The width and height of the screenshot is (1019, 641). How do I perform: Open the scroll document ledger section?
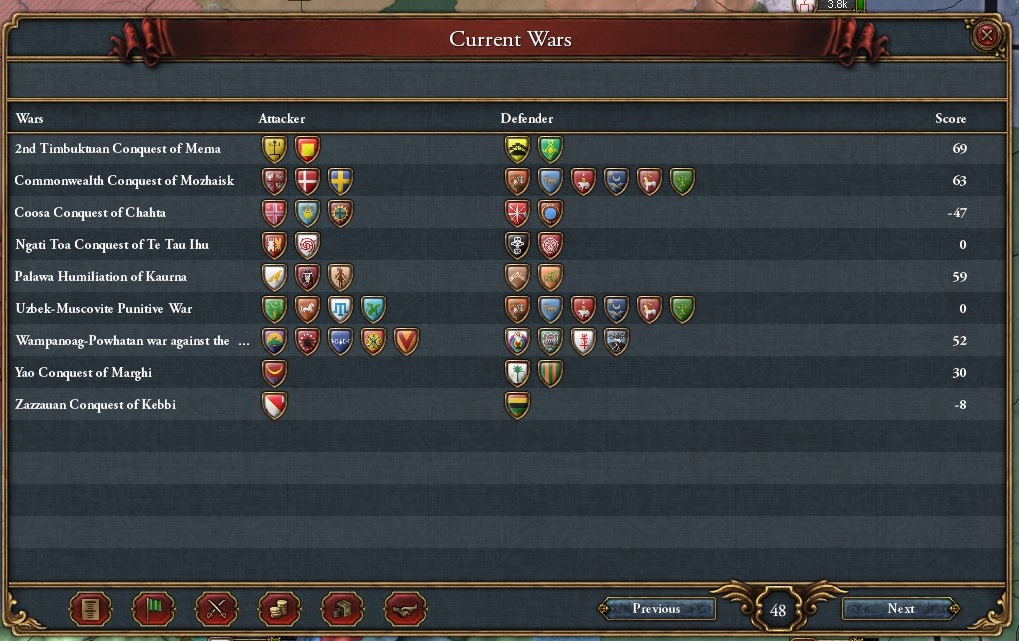point(89,608)
